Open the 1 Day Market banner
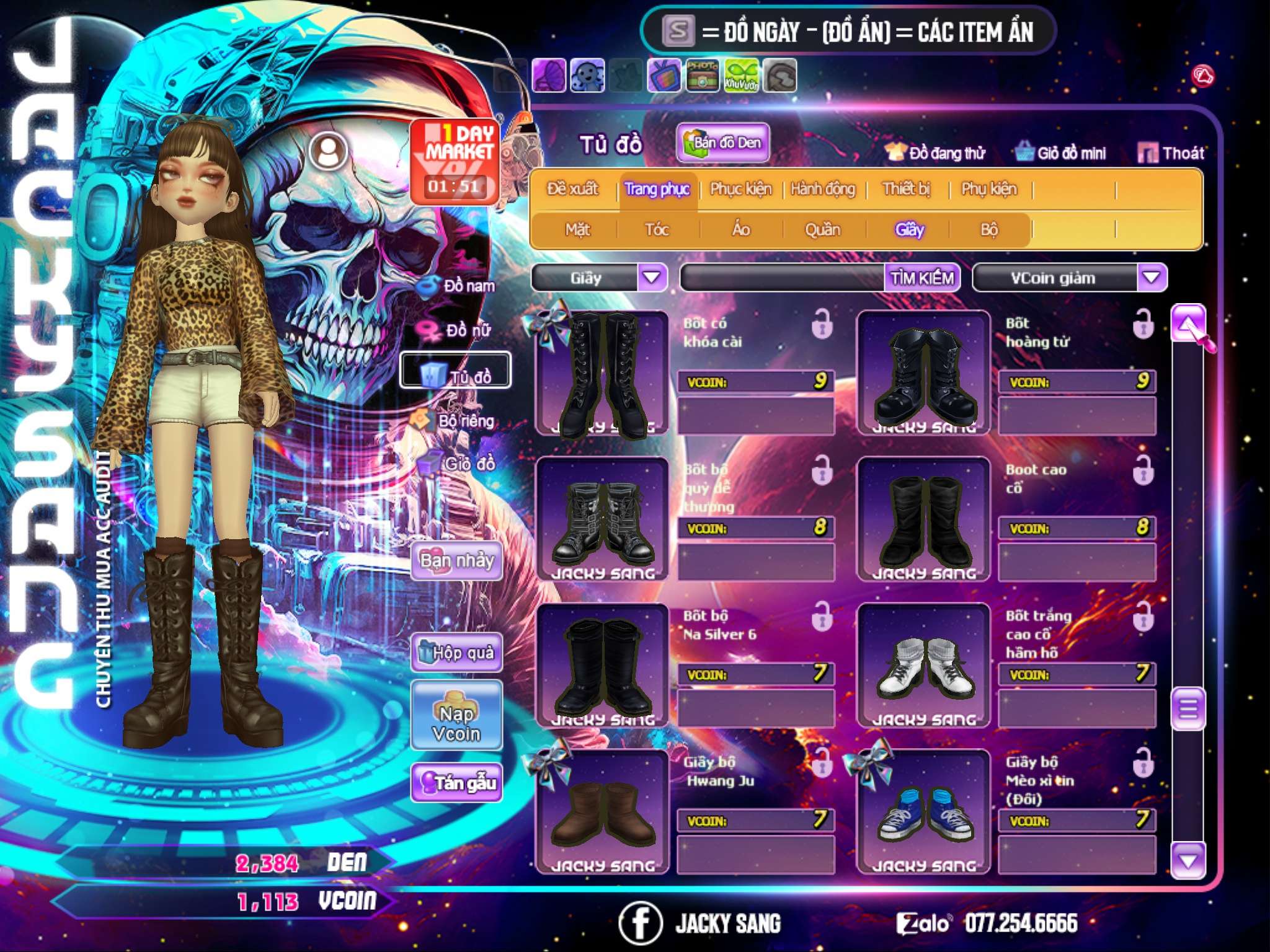The width and height of the screenshot is (1270, 952). tap(455, 161)
